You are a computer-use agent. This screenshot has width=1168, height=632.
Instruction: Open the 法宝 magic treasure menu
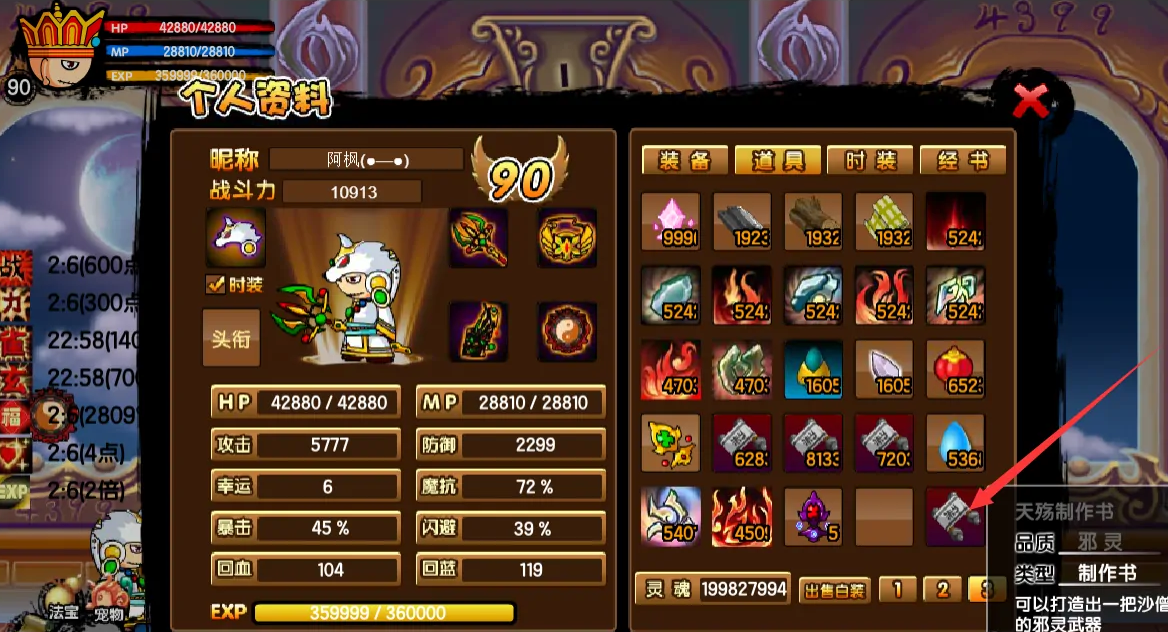coord(64,612)
